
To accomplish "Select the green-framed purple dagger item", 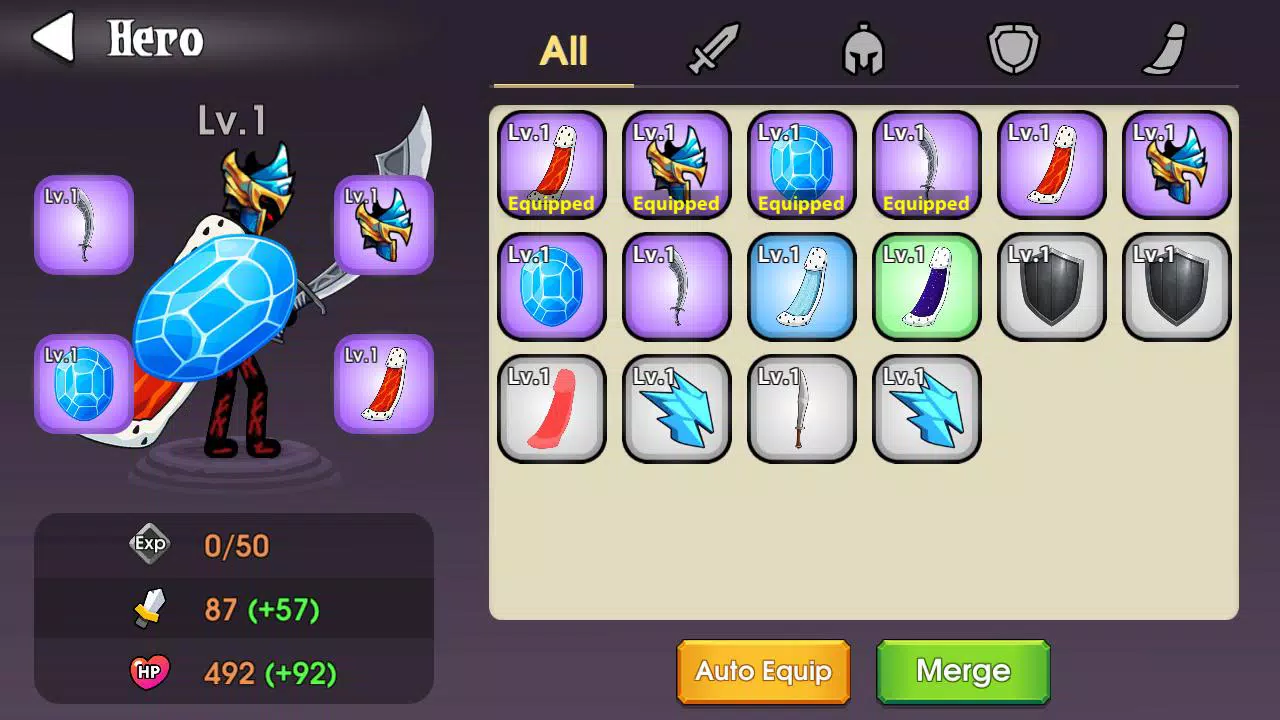I will (926, 287).
